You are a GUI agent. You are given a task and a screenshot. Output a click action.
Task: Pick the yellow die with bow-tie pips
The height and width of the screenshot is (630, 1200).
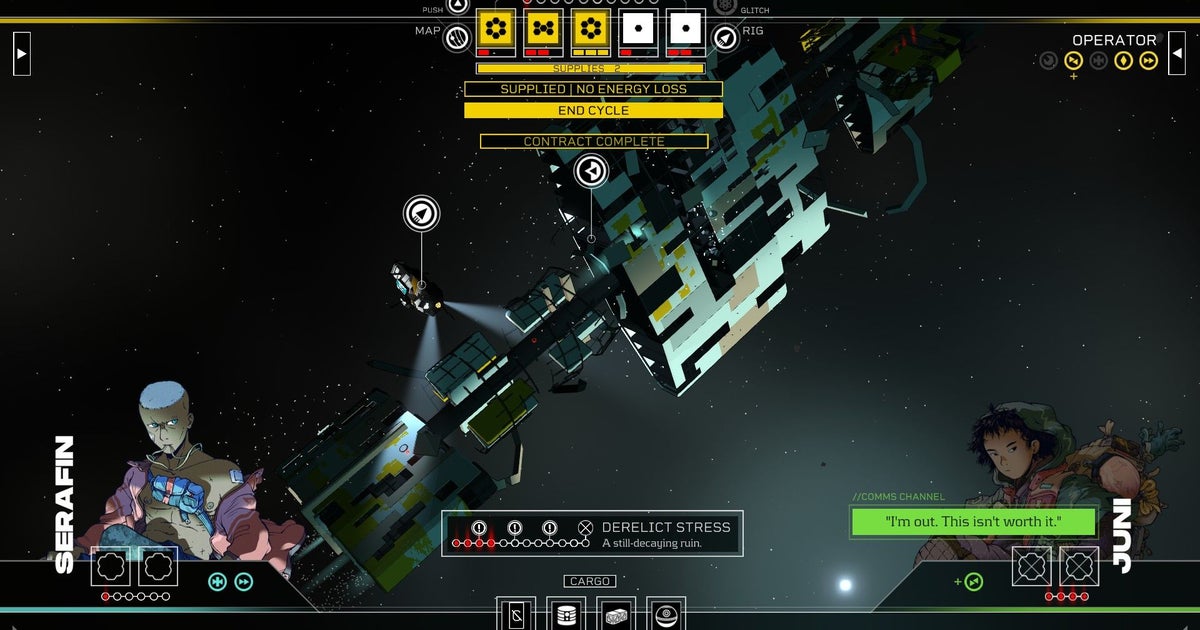544,29
